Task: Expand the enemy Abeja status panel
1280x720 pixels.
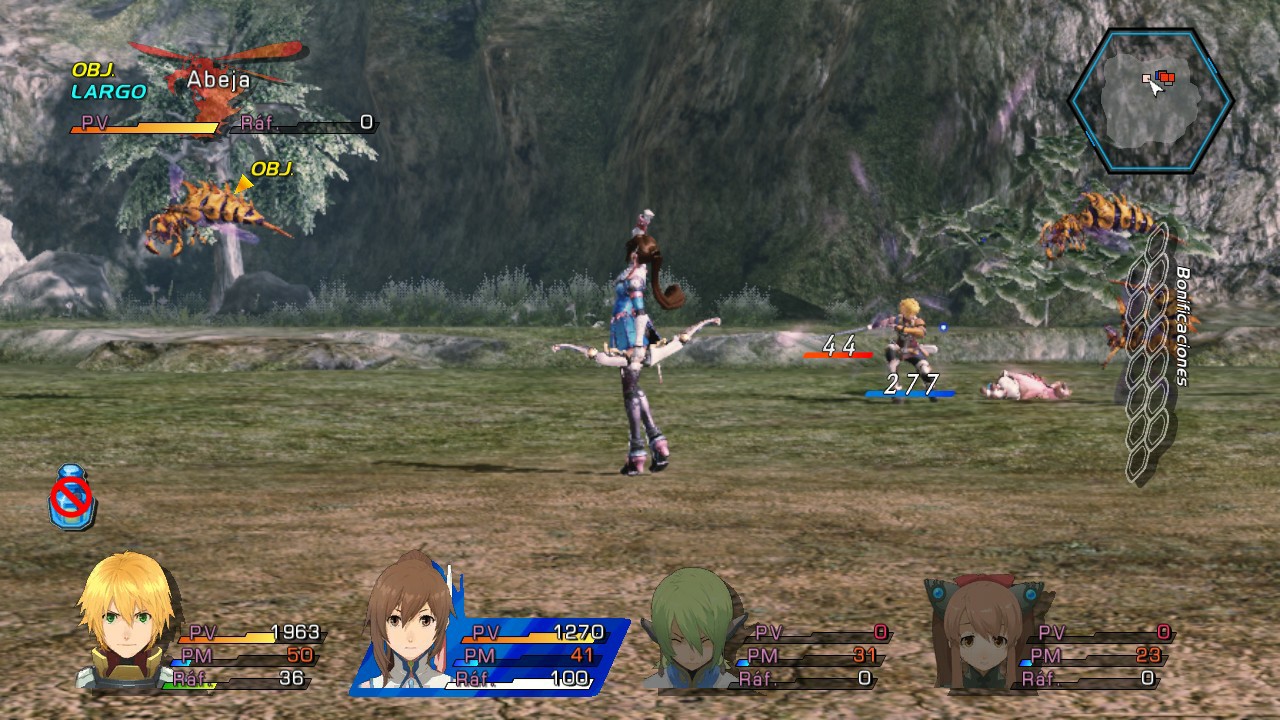Action: point(220,100)
